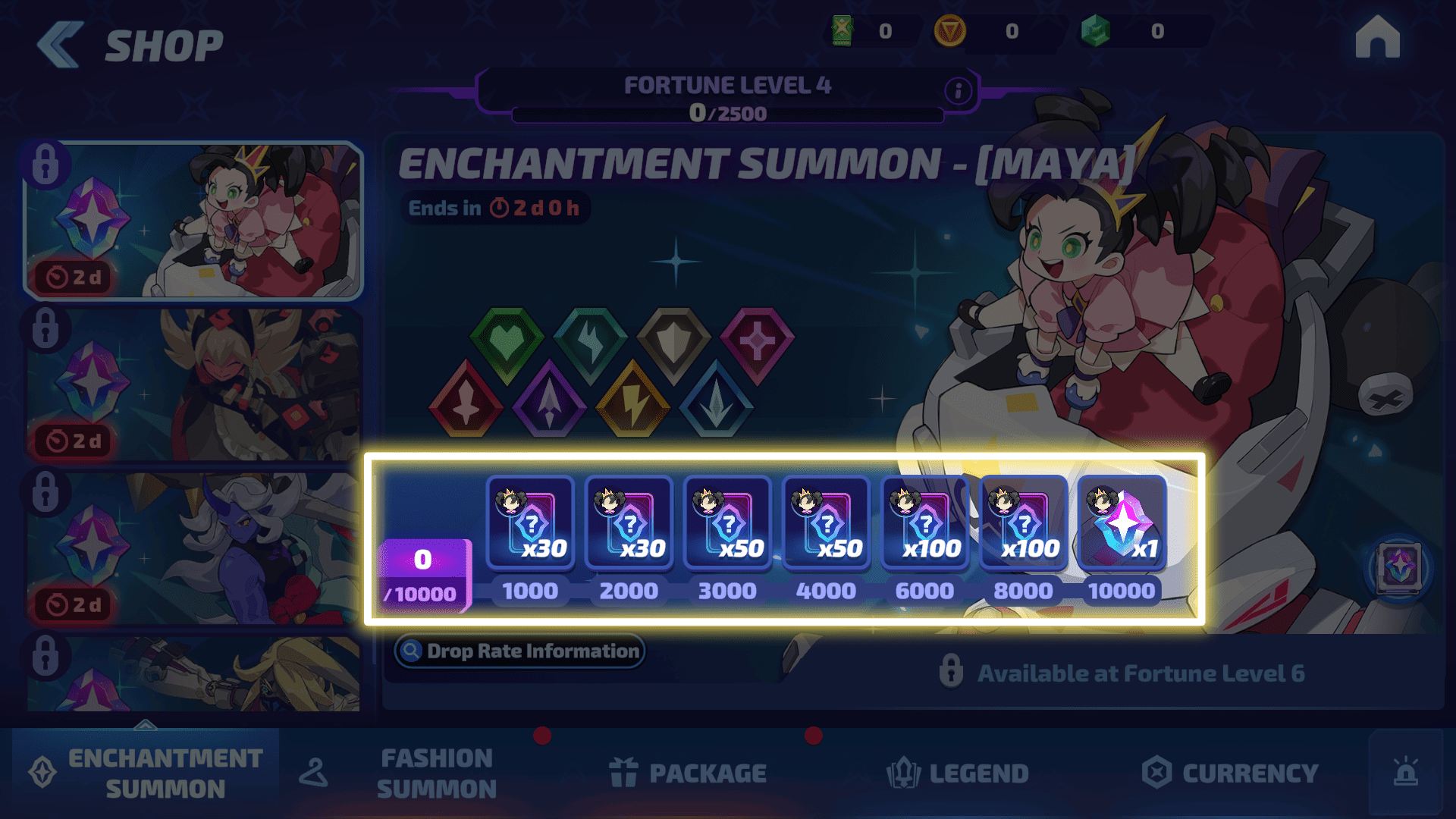The height and width of the screenshot is (819, 1456).
Task: Tap the locked Fortune Level 6 summon button
Action: click(1122, 673)
